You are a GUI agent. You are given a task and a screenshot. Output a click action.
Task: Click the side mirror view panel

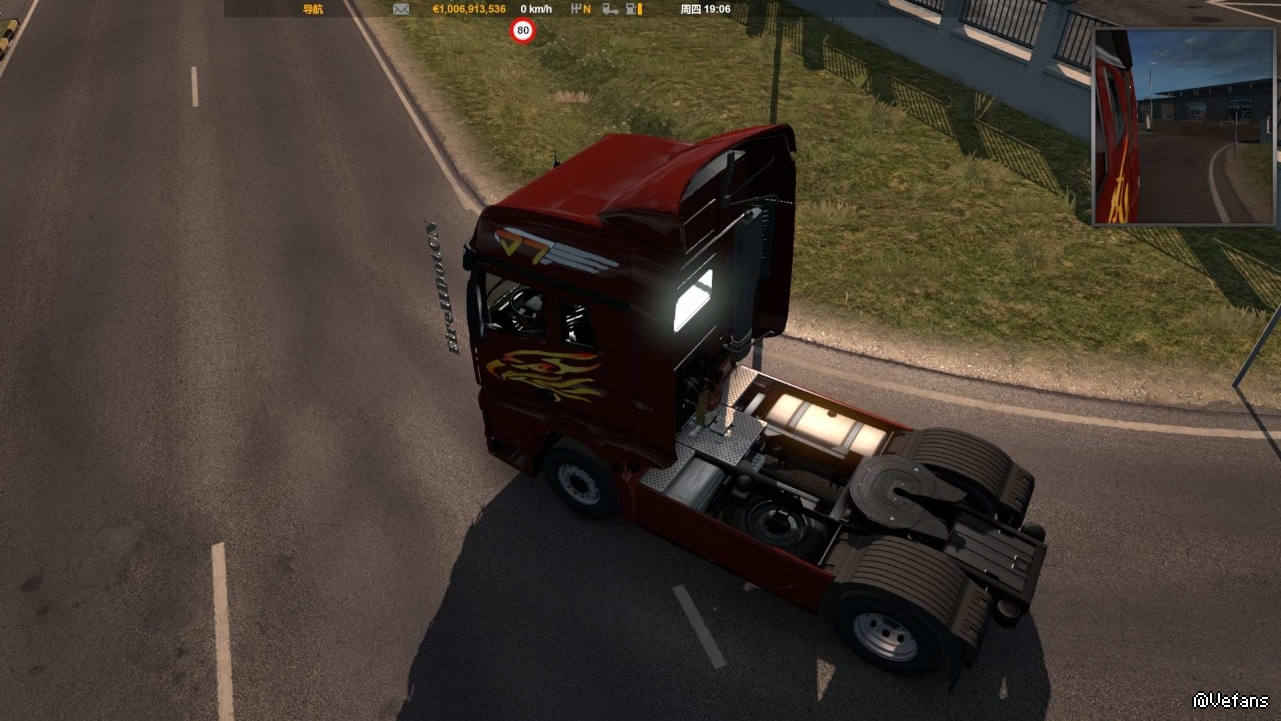[x=1186, y=127]
